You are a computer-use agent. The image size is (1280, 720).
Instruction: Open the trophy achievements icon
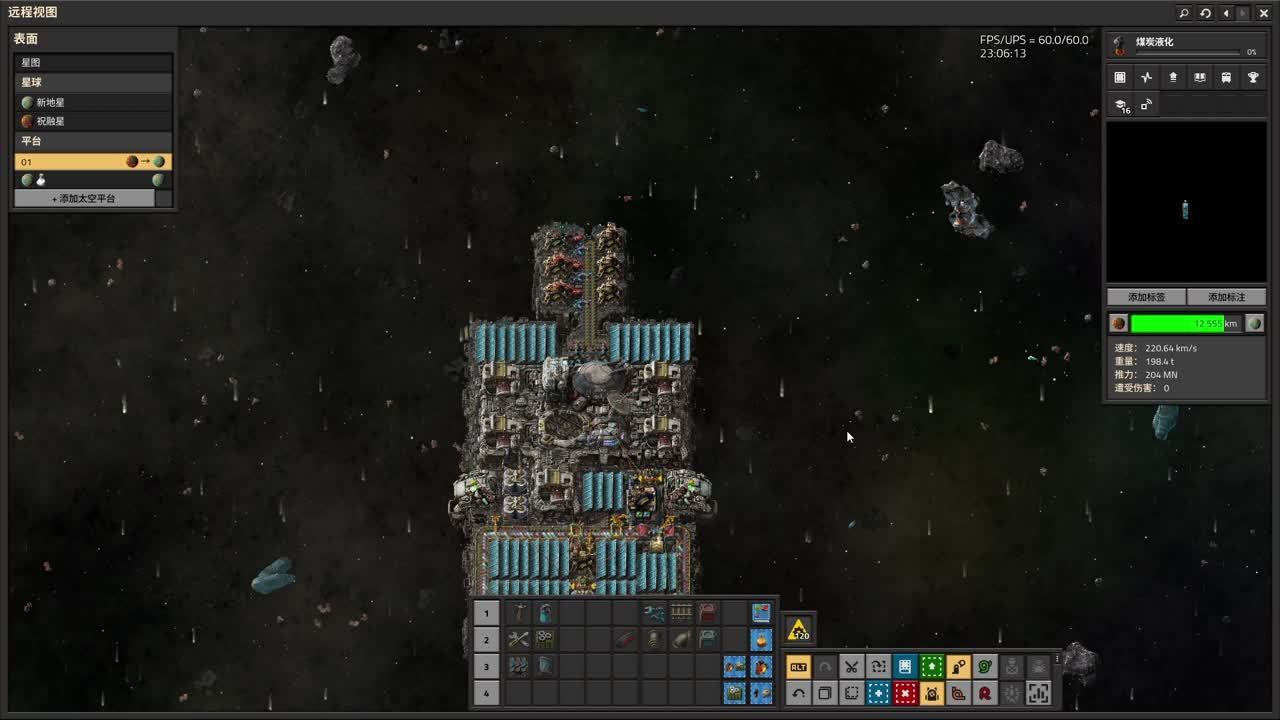[1252, 78]
